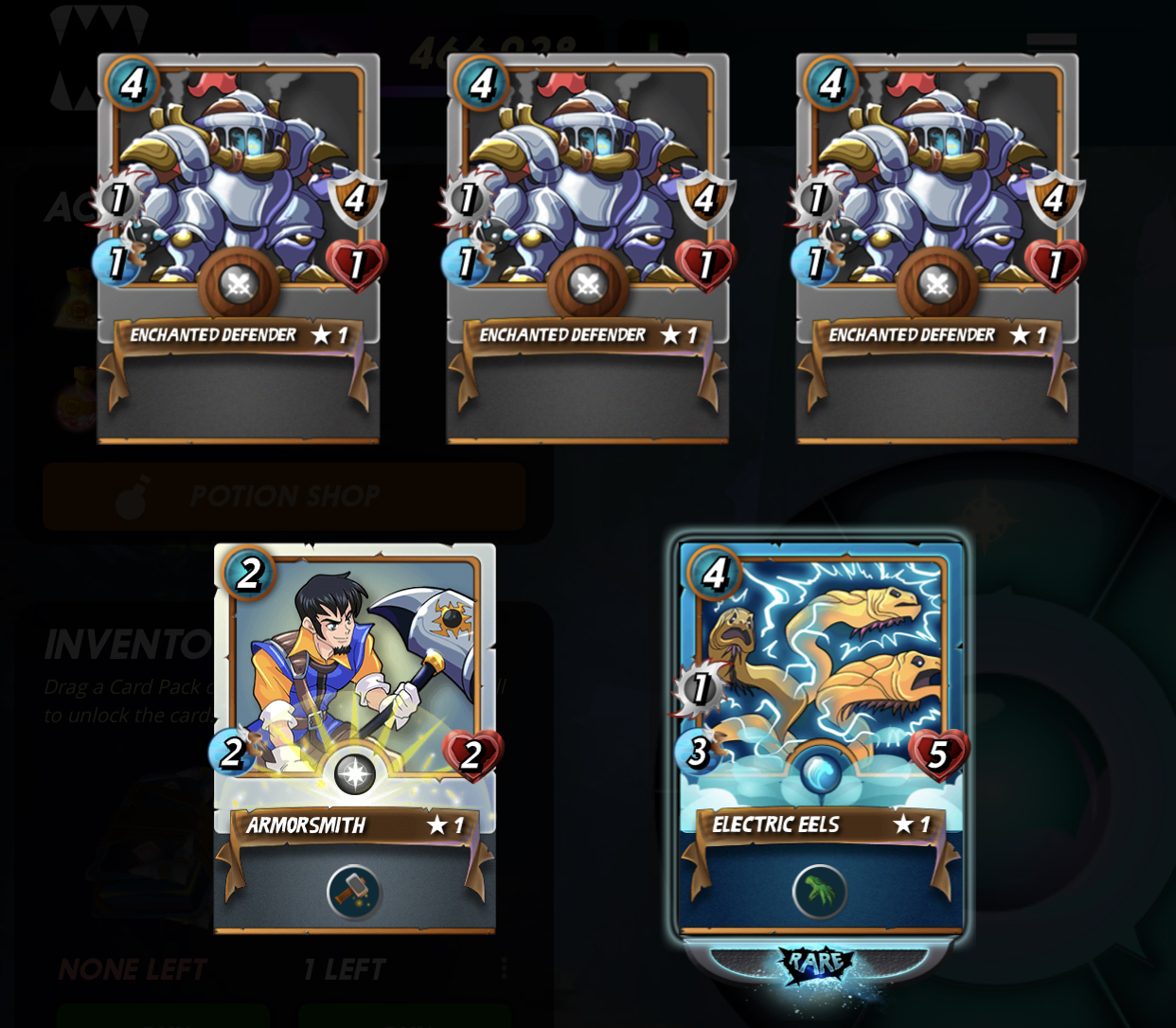The image size is (1176, 1028).
Task: Inspect the Electric Eels' green claw ability icon
Action: (820, 892)
